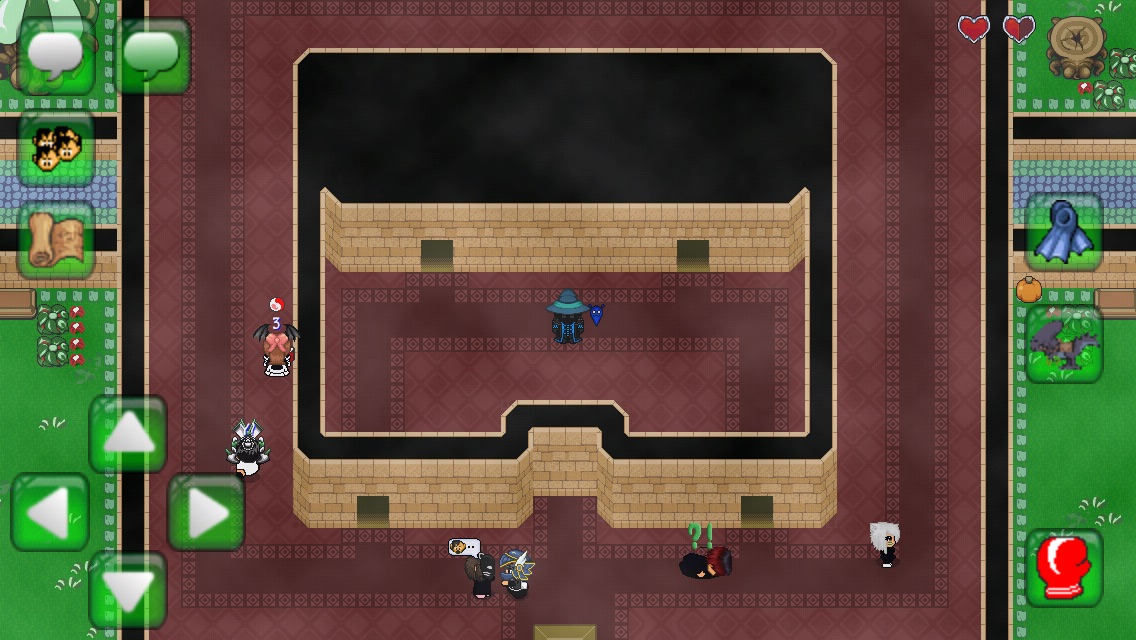The image size is (1136, 640).
Task: Use the red boxing glove action
Action: click(1064, 568)
